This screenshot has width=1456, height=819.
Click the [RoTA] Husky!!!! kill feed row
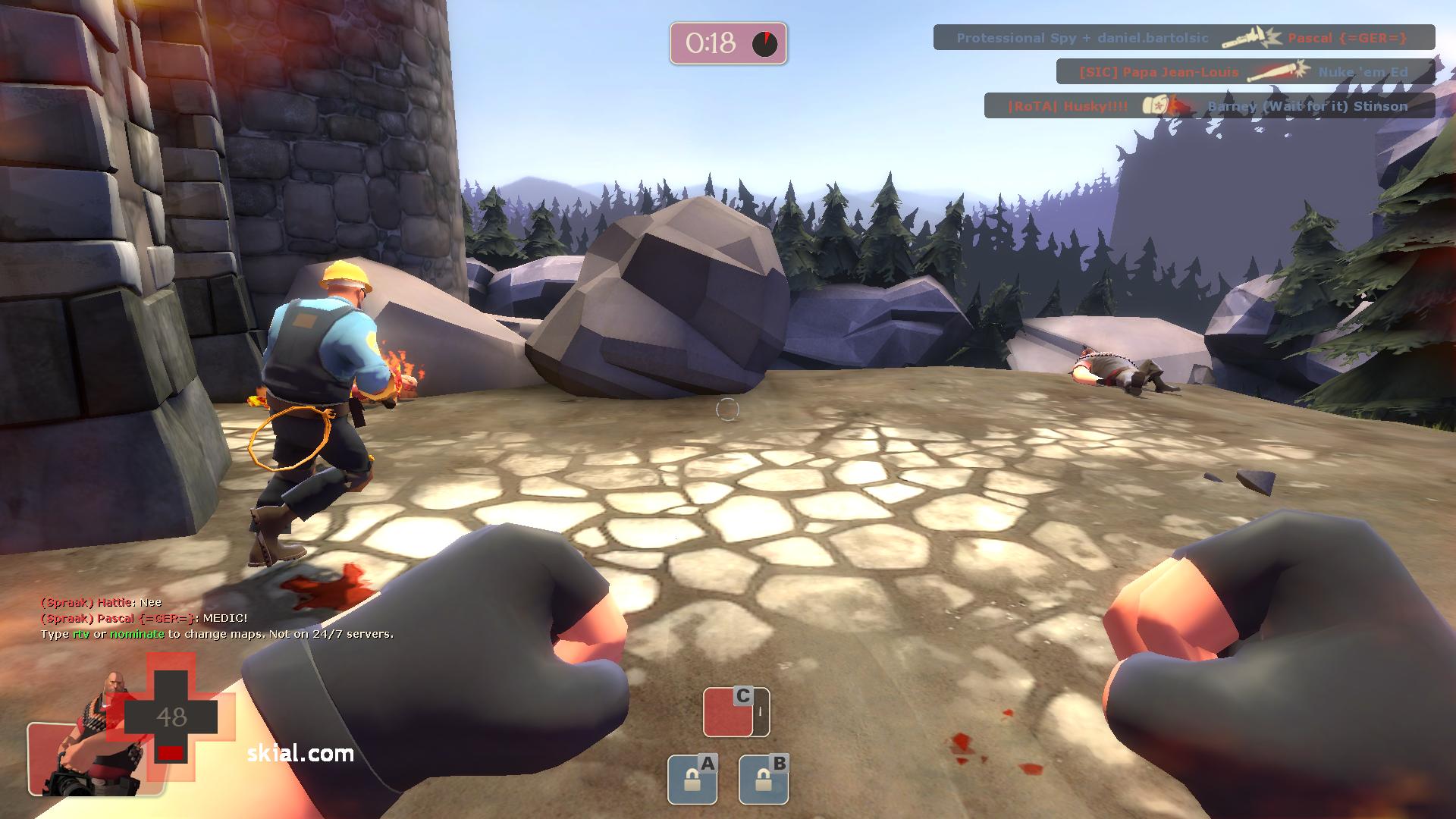[1209, 106]
